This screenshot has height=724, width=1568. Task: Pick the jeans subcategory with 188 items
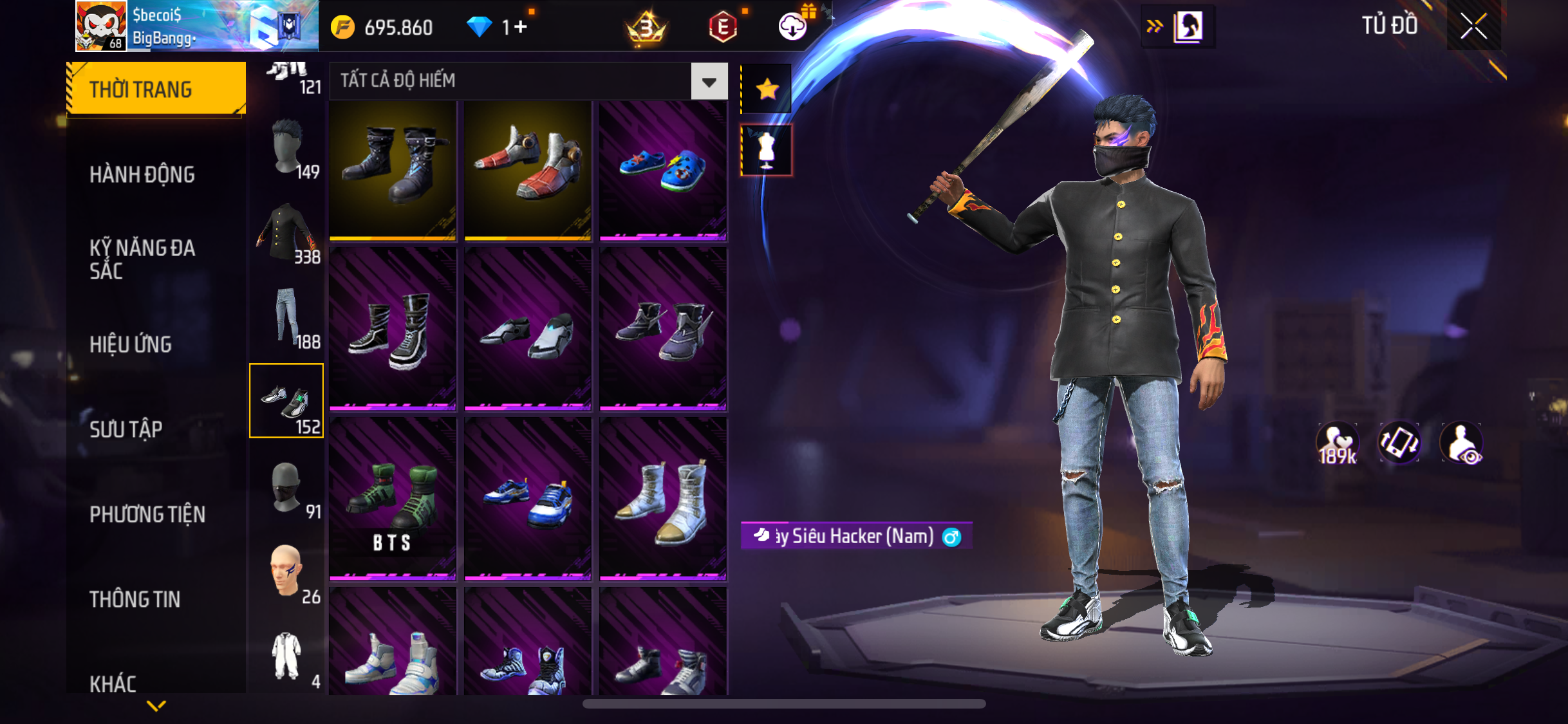[286, 319]
